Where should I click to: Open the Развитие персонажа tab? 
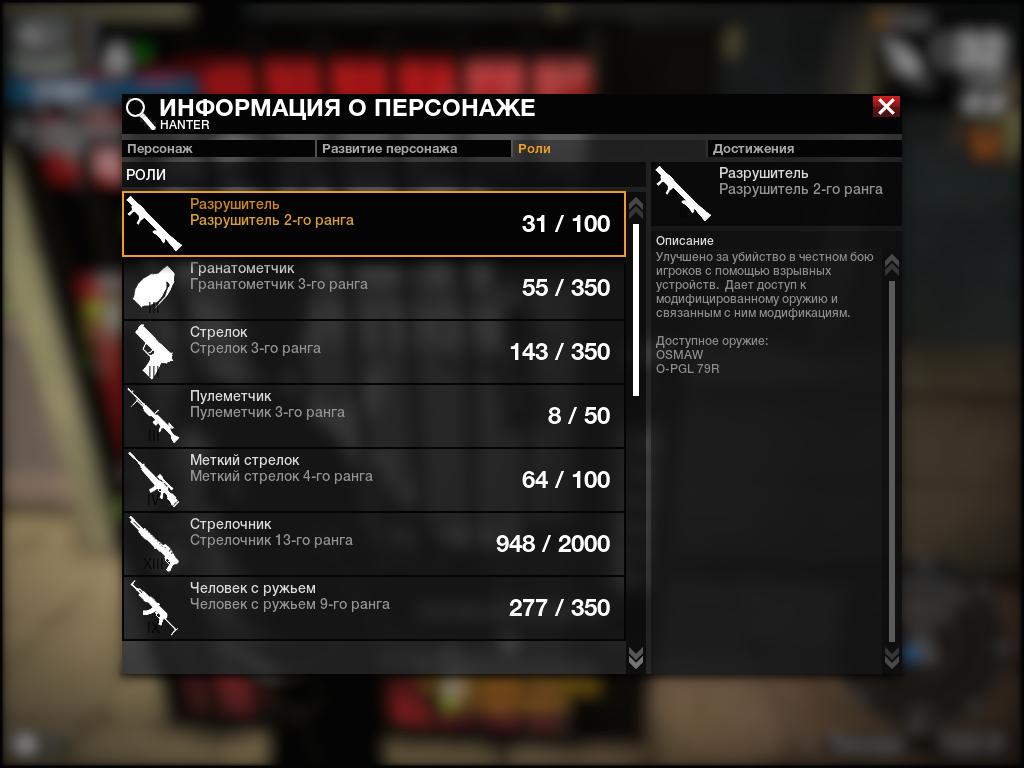[414, 149]
